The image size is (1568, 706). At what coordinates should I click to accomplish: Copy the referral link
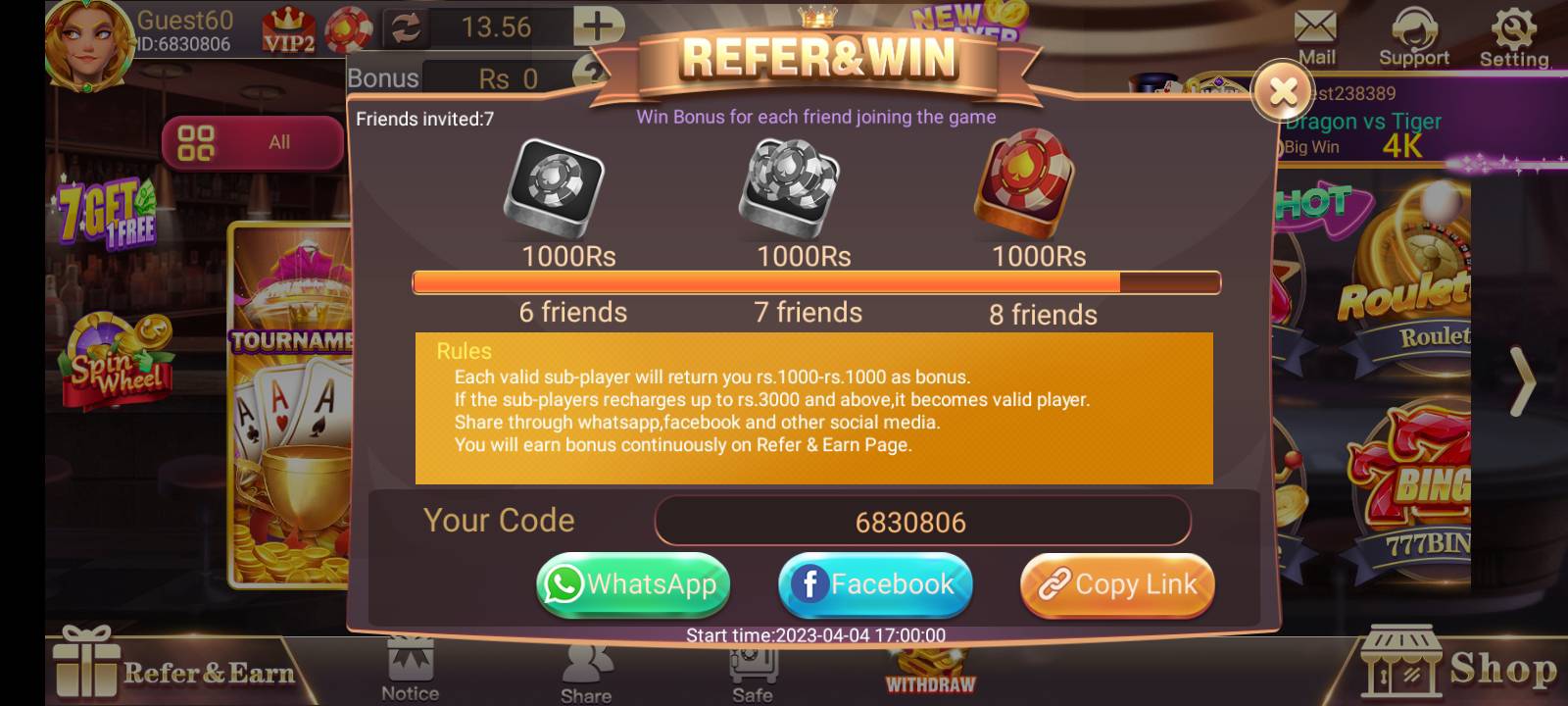(x=1116, y=584)
